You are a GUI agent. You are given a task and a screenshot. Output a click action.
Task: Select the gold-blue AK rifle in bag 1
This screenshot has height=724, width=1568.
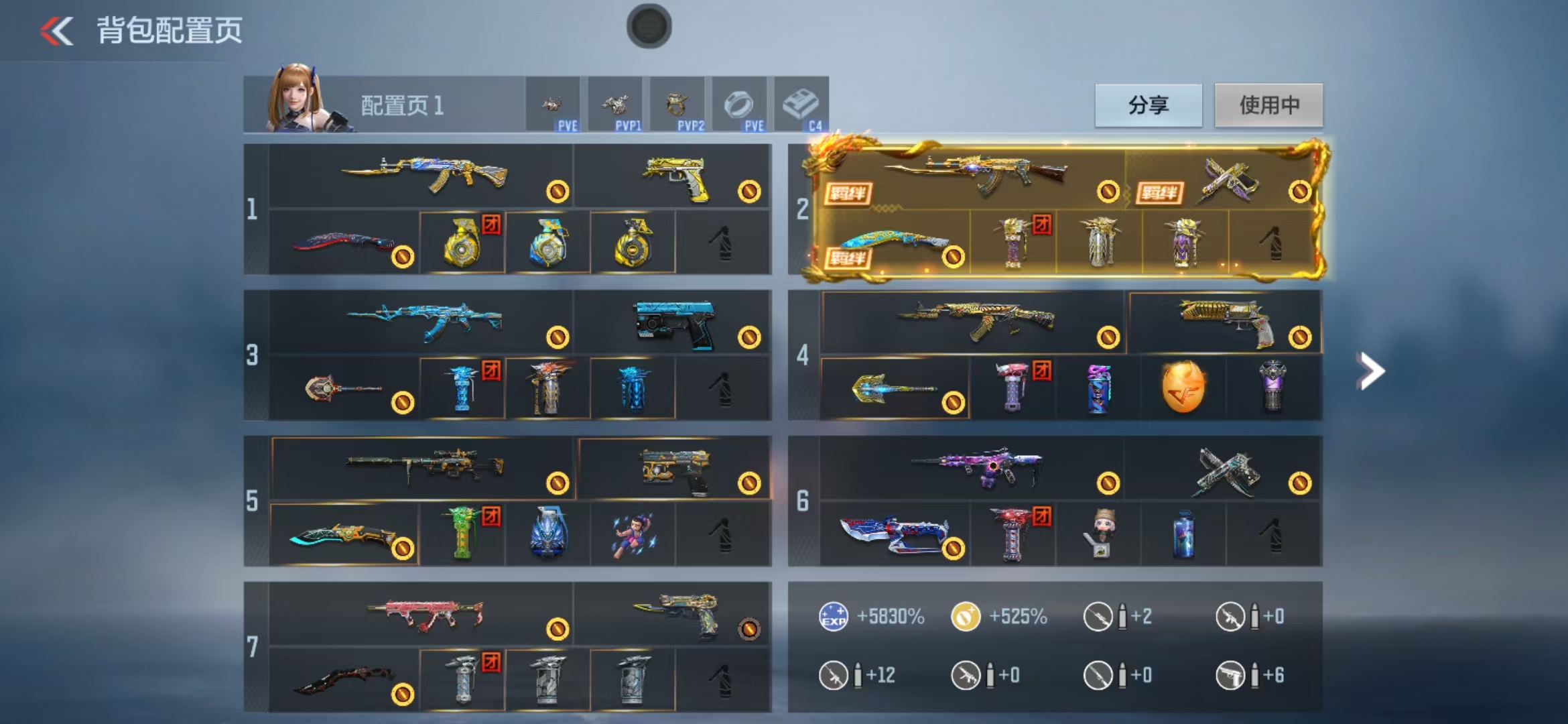(423, 175)
